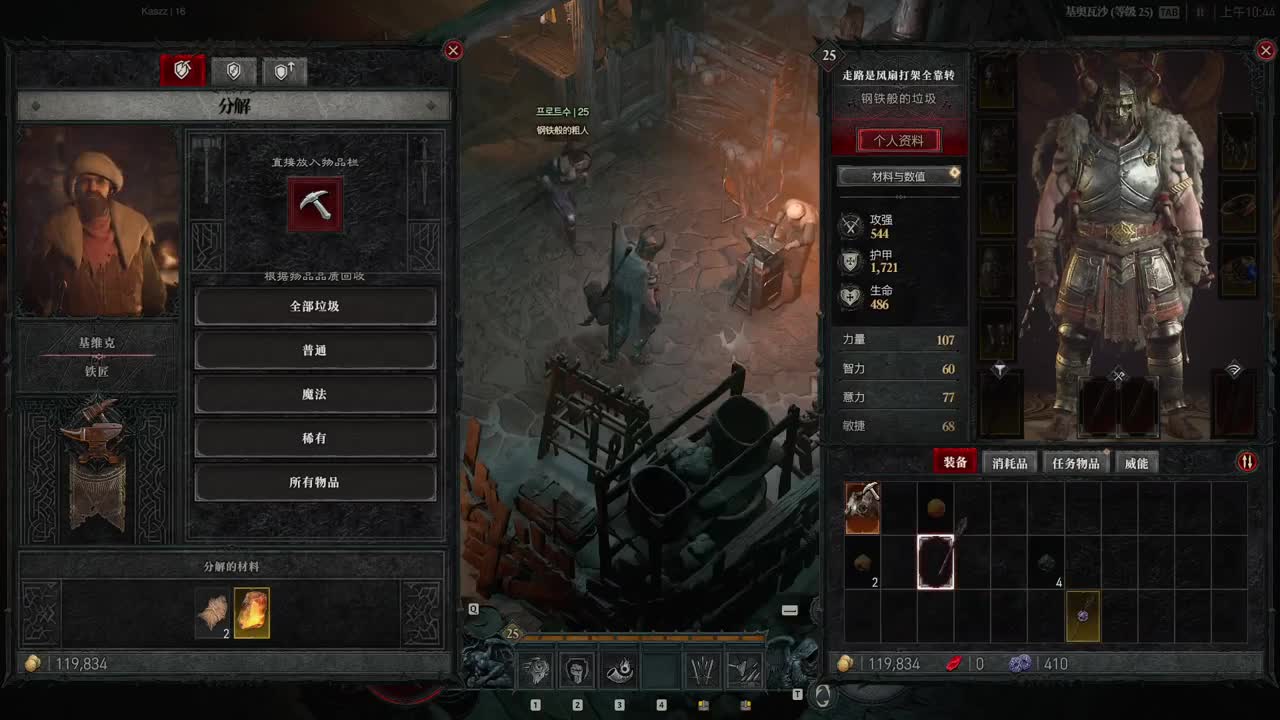Activate the horn skill icon in slot 3
Screen dimensions: 1280x720
(619, 670)
